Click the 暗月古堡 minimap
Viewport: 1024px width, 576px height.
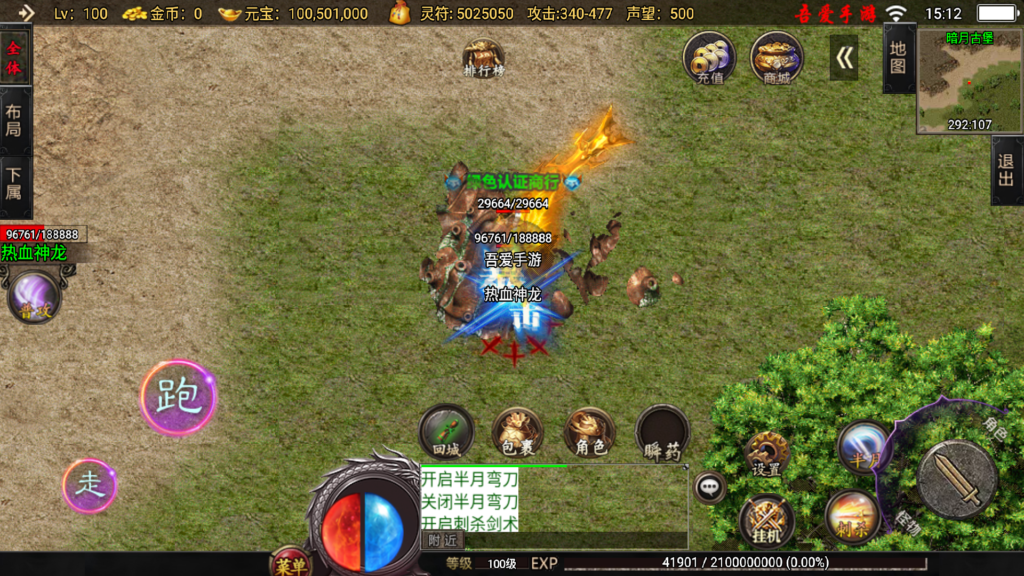coord(969,81)
